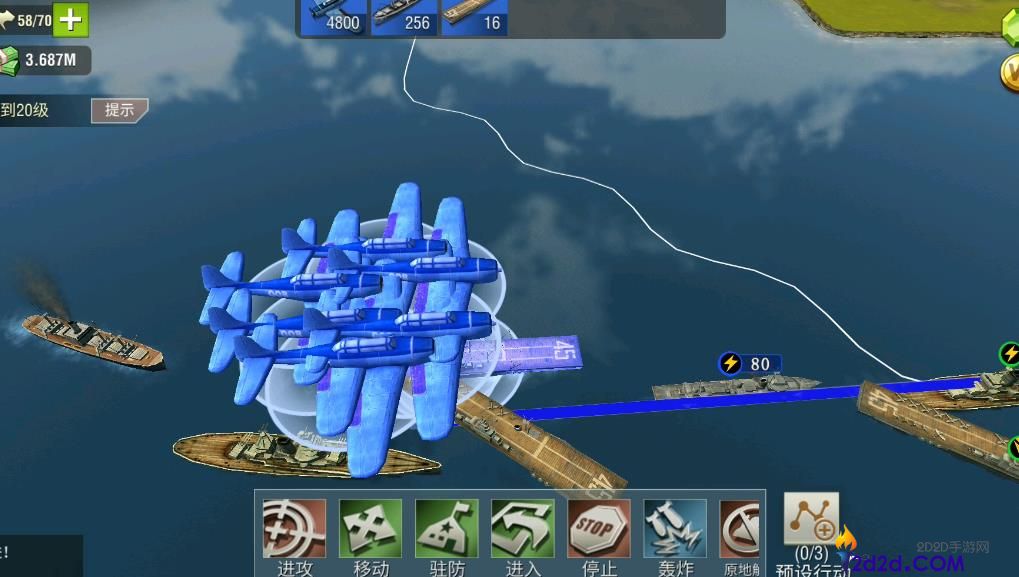Select the warship unit card showing 256
This screenshot has width=1019, height=577.
[x=404, y=18]
